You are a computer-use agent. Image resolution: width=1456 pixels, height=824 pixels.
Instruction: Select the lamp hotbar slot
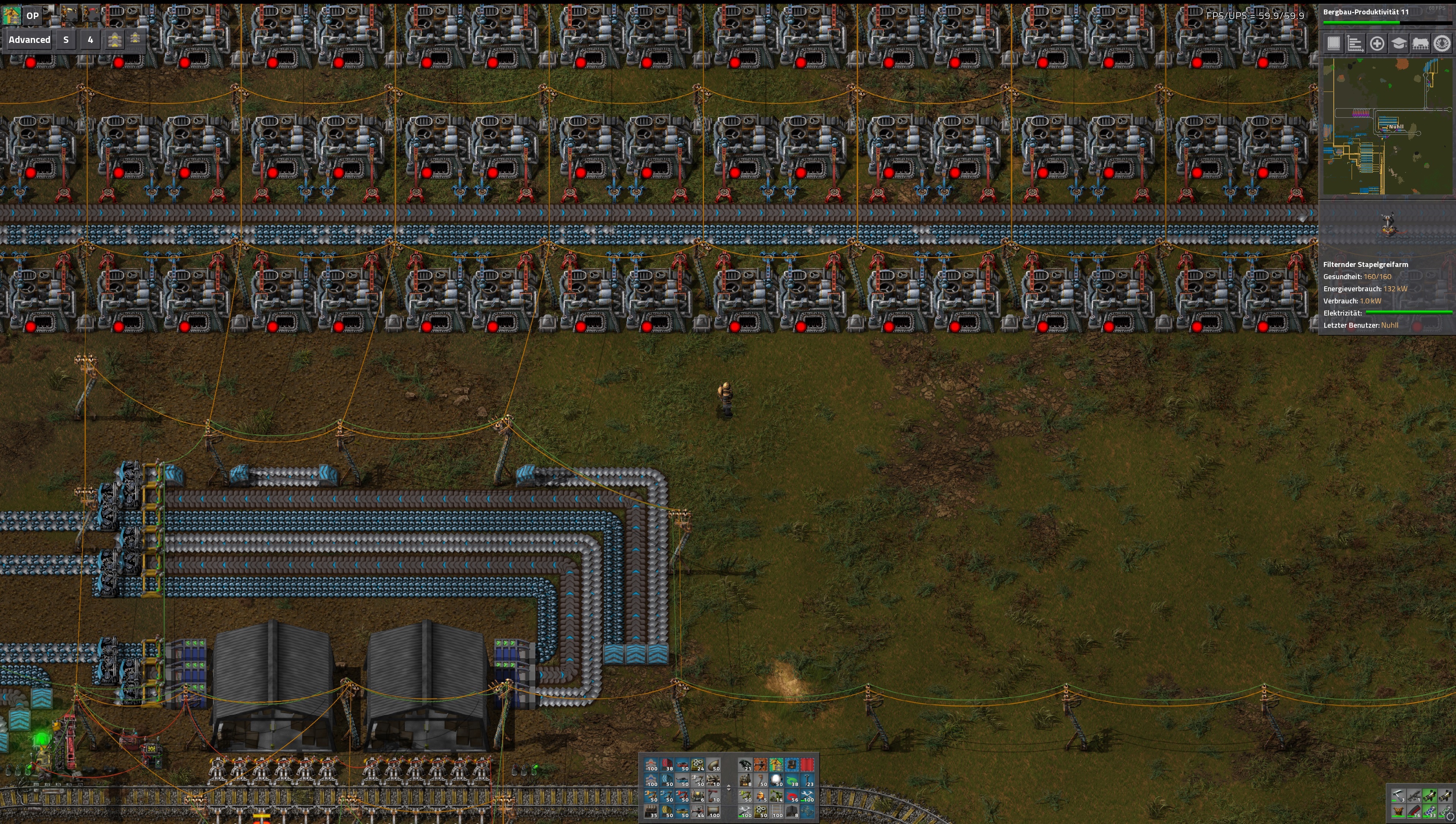click(x=776, y=780)
